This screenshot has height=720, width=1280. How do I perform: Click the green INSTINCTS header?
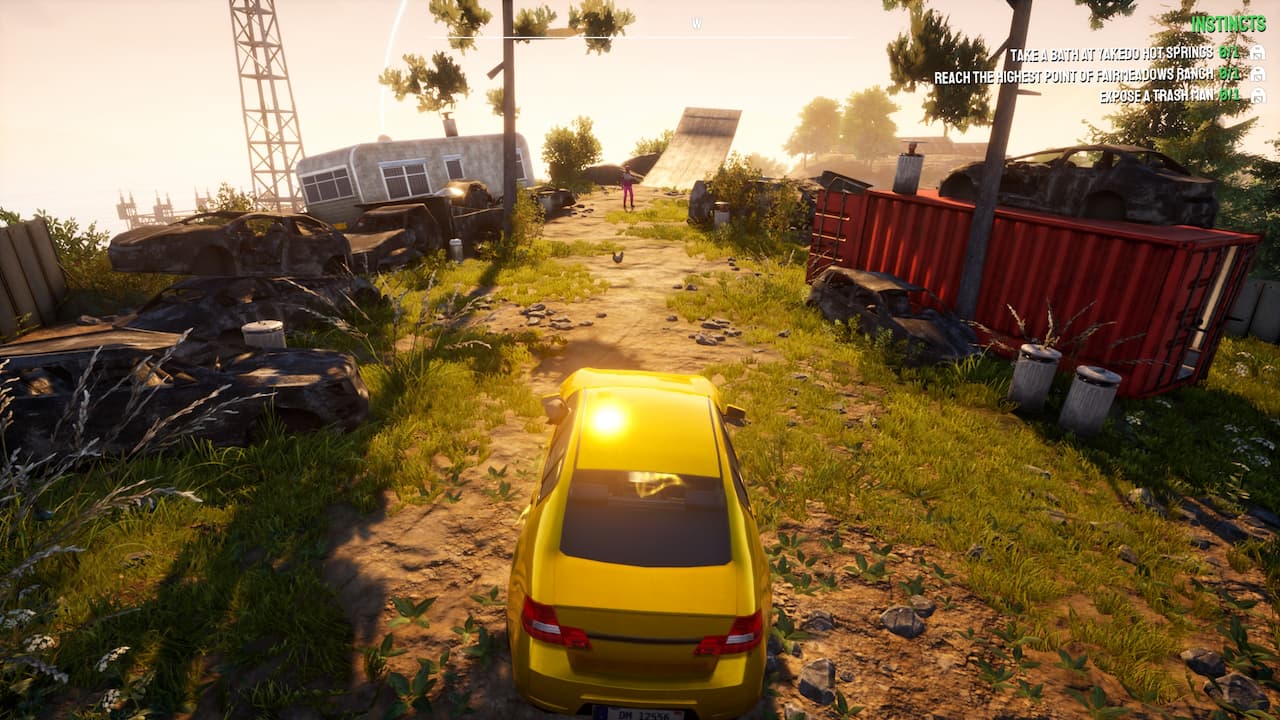[1229, 22]
